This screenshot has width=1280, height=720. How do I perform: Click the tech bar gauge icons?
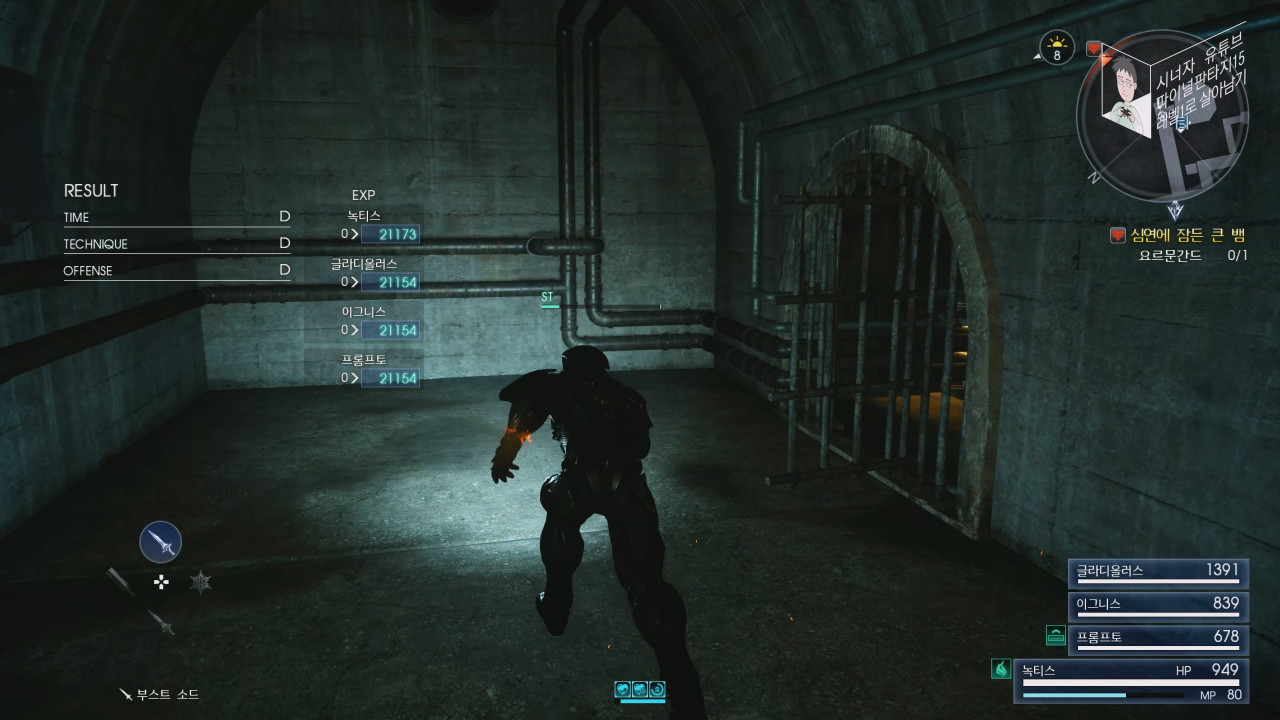coord(640,689)
